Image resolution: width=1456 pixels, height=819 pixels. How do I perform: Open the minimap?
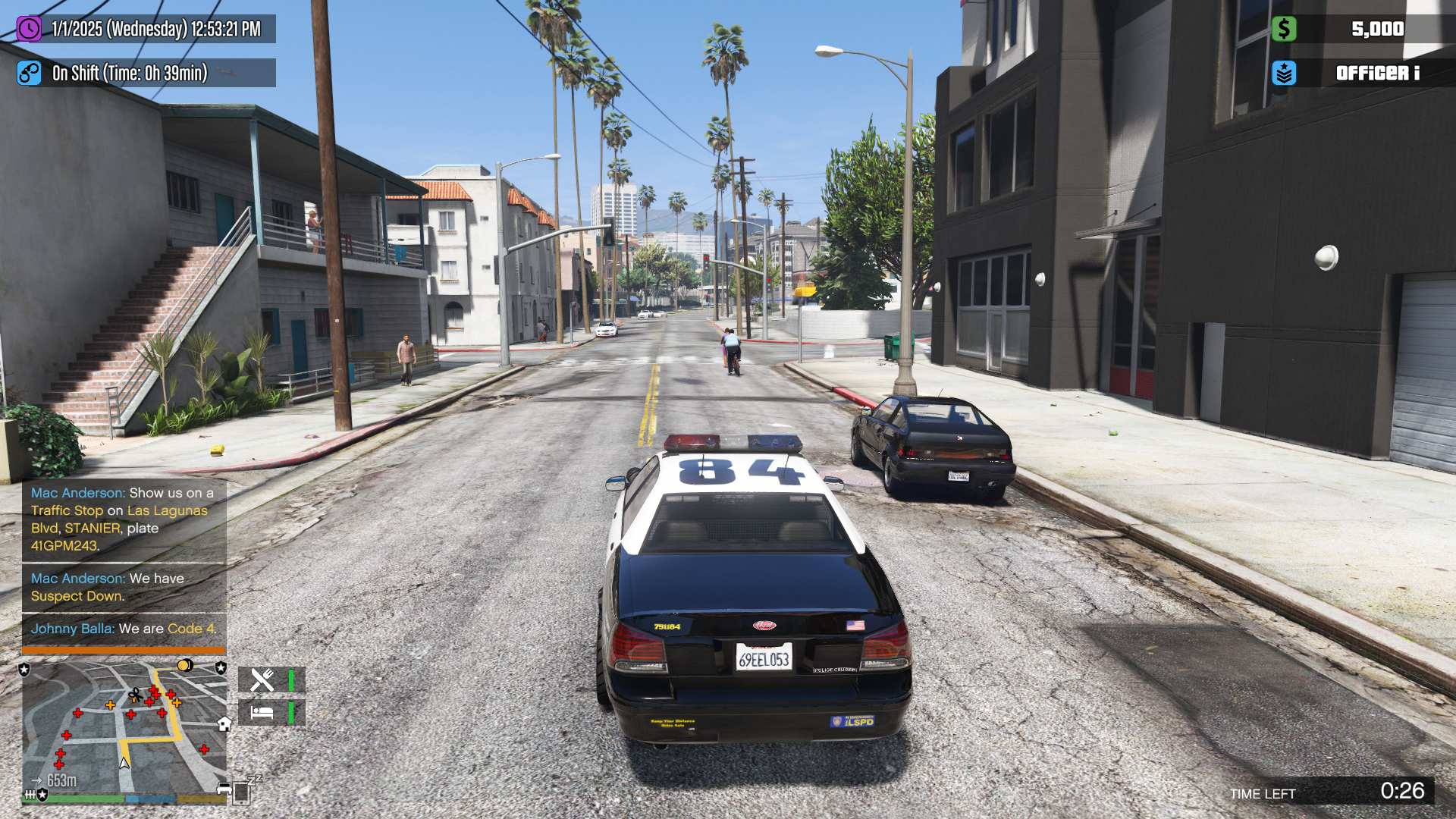click(x=124, y=726)
